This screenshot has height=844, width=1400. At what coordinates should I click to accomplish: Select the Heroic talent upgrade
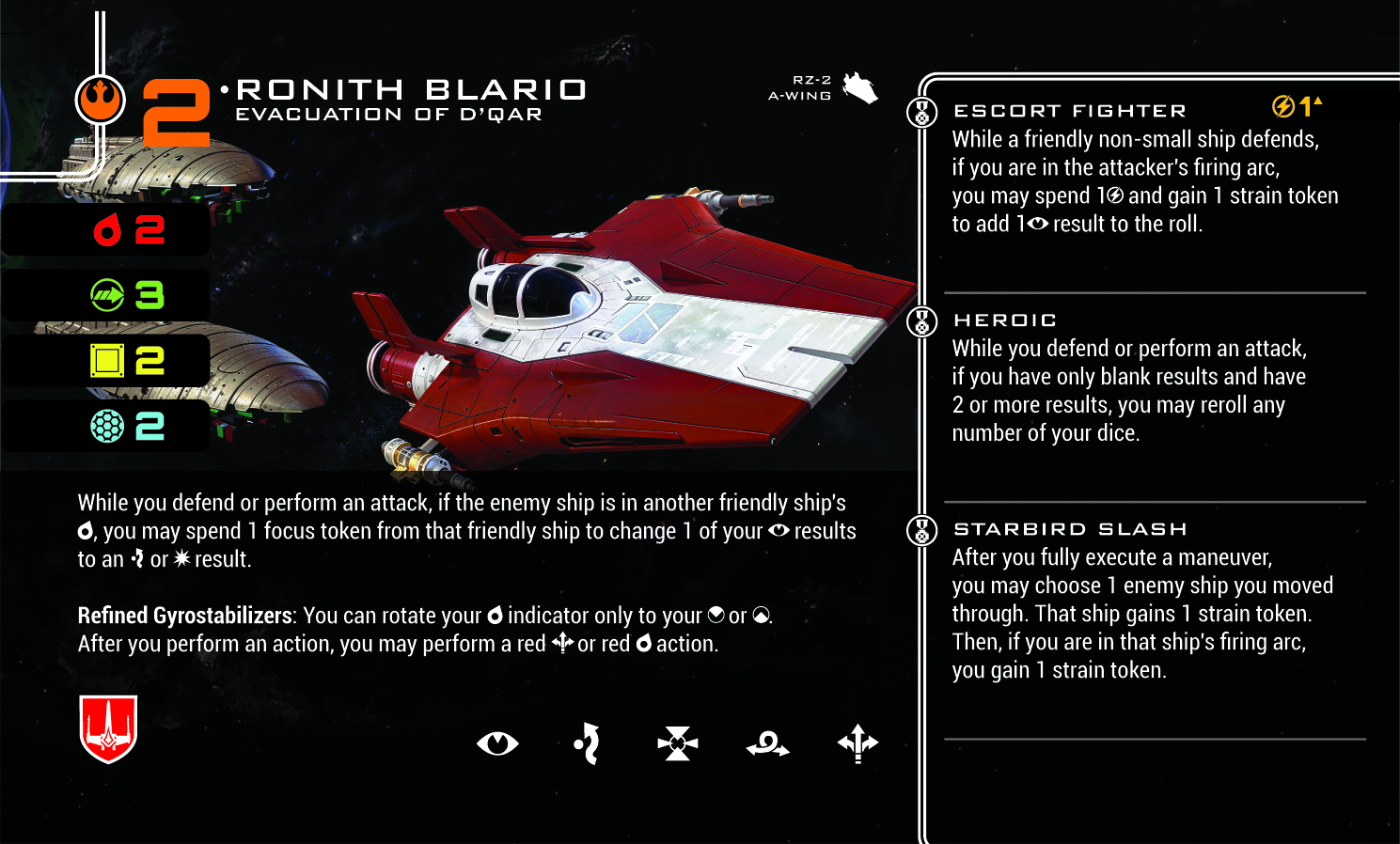tap(1005, 320)
